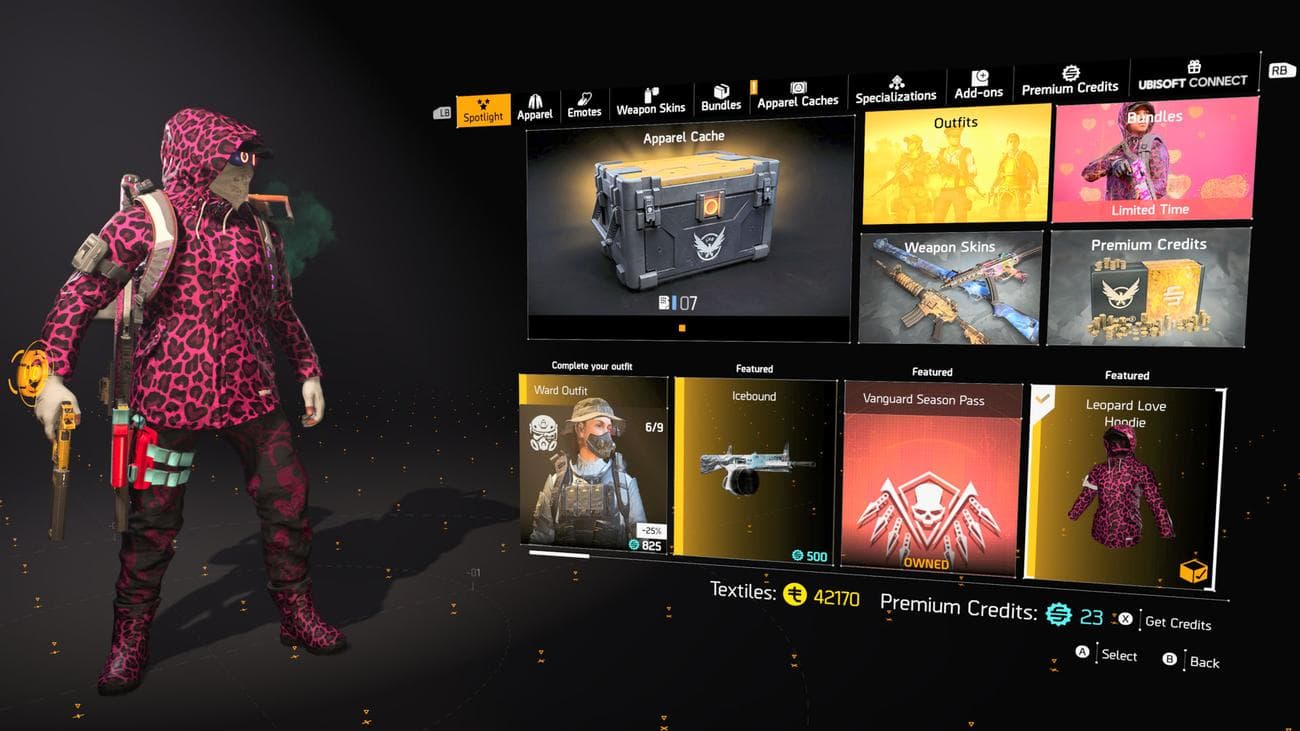1300x731 pixels.
Task: Go to the Emotes tab
Action: pos(584,106)
